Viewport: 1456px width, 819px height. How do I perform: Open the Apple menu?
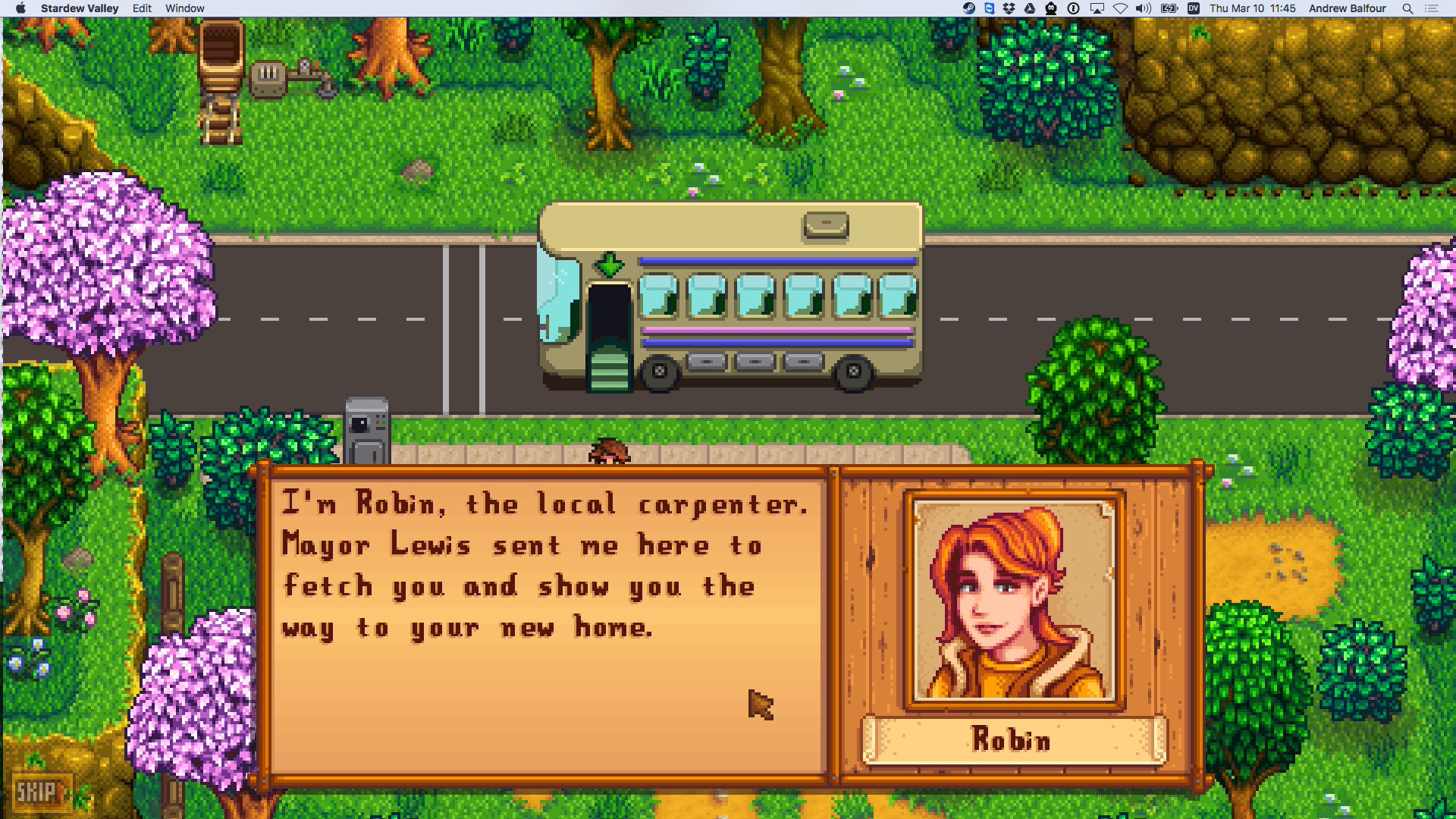[x=20, y=8]
